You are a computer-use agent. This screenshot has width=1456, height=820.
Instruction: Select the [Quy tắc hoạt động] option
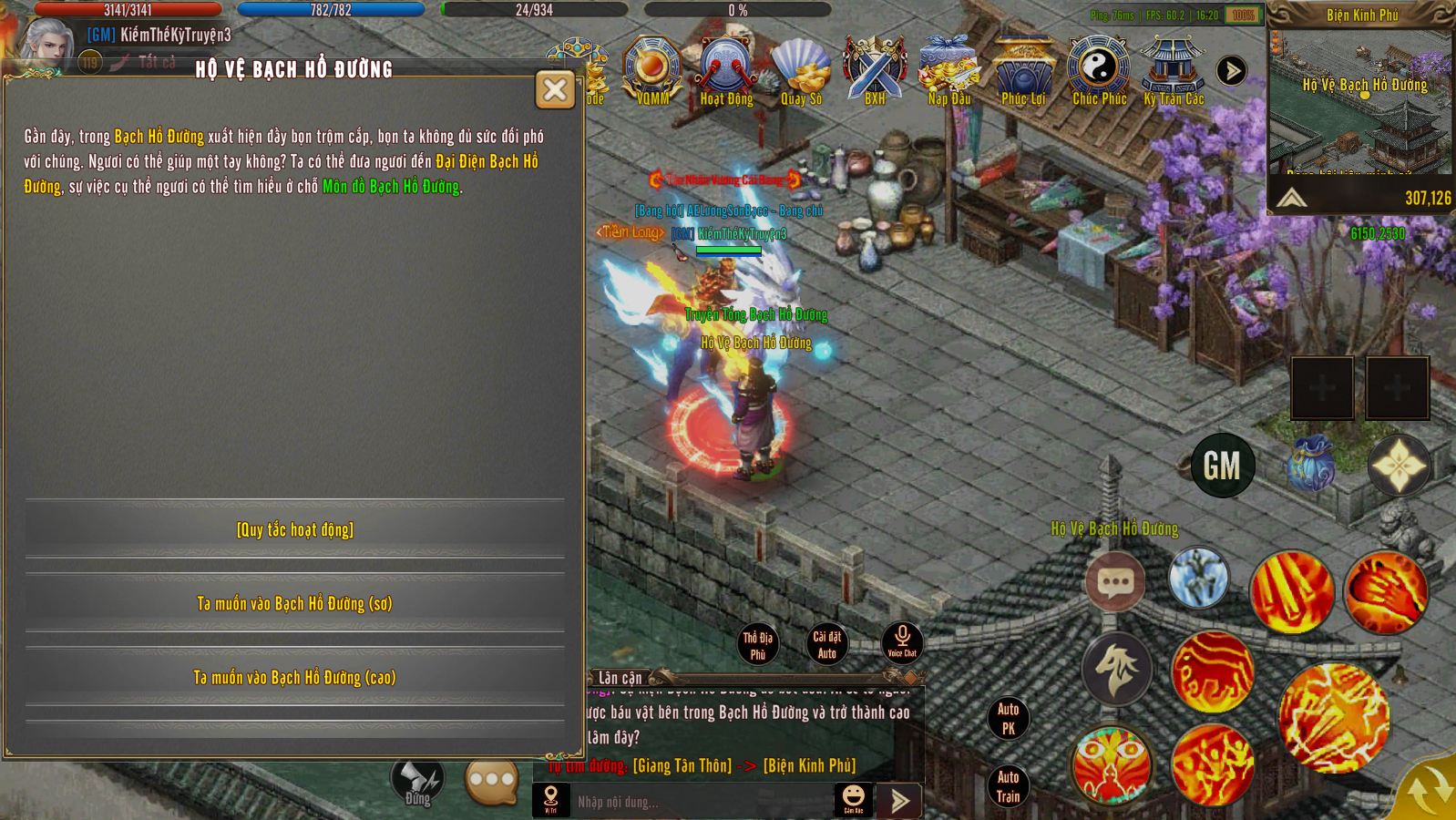point(295,529)
